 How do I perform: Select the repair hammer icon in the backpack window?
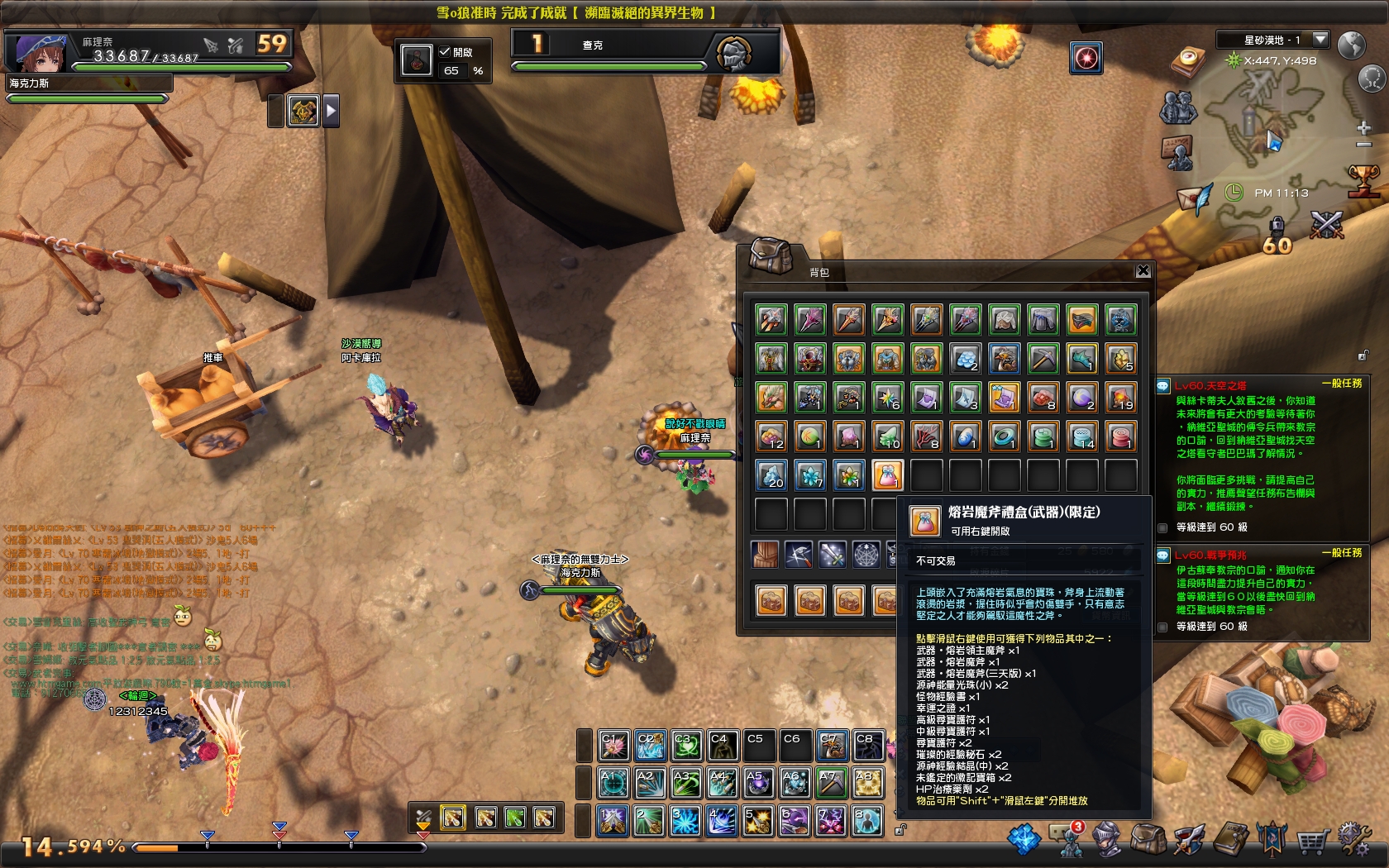pyautogui.click(x=799, y=555)
